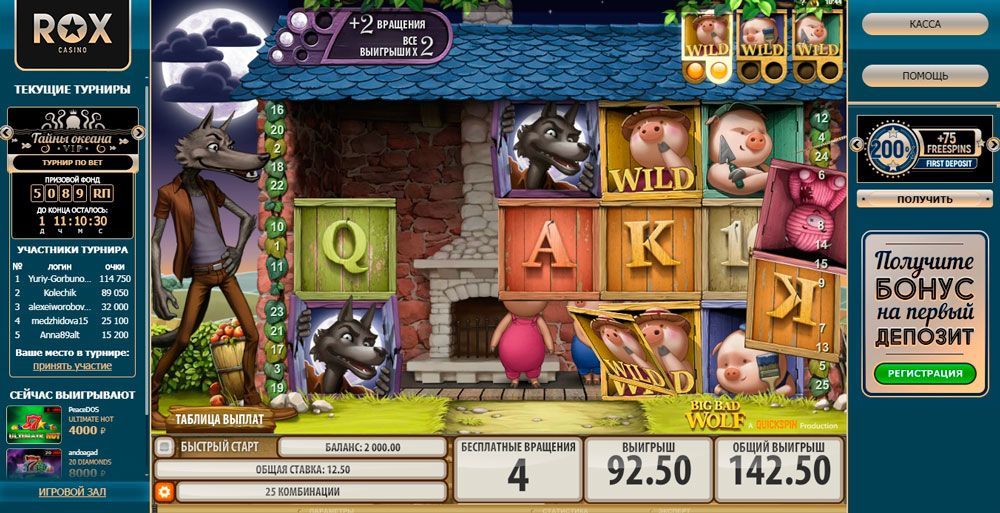The width and height of the screenshot is (1000, 513).
Task: Claim the bonus with the Получить button
Action: (924, 199)
